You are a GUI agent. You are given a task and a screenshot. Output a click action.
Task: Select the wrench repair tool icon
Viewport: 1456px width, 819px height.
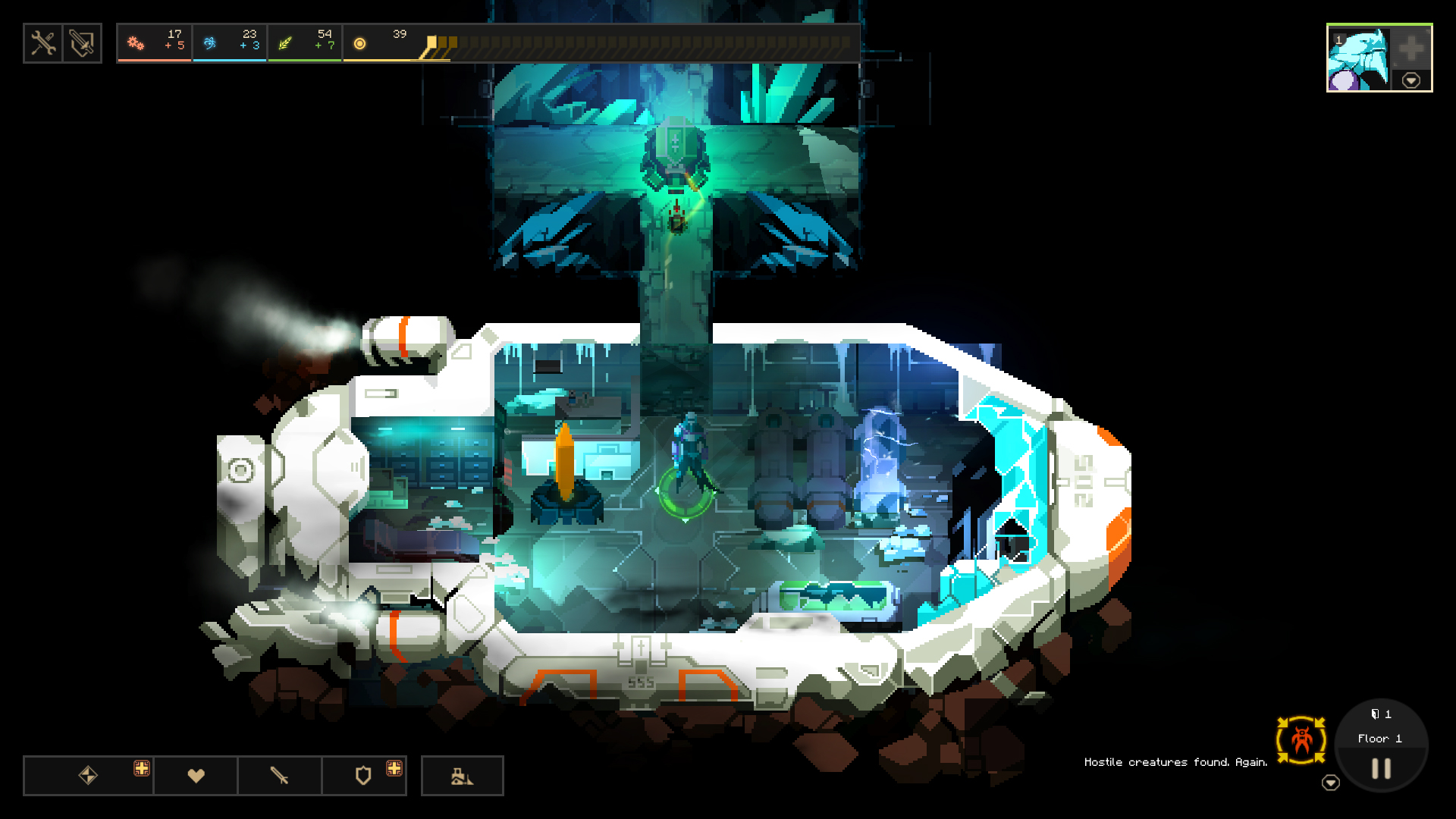pos(43,43)
